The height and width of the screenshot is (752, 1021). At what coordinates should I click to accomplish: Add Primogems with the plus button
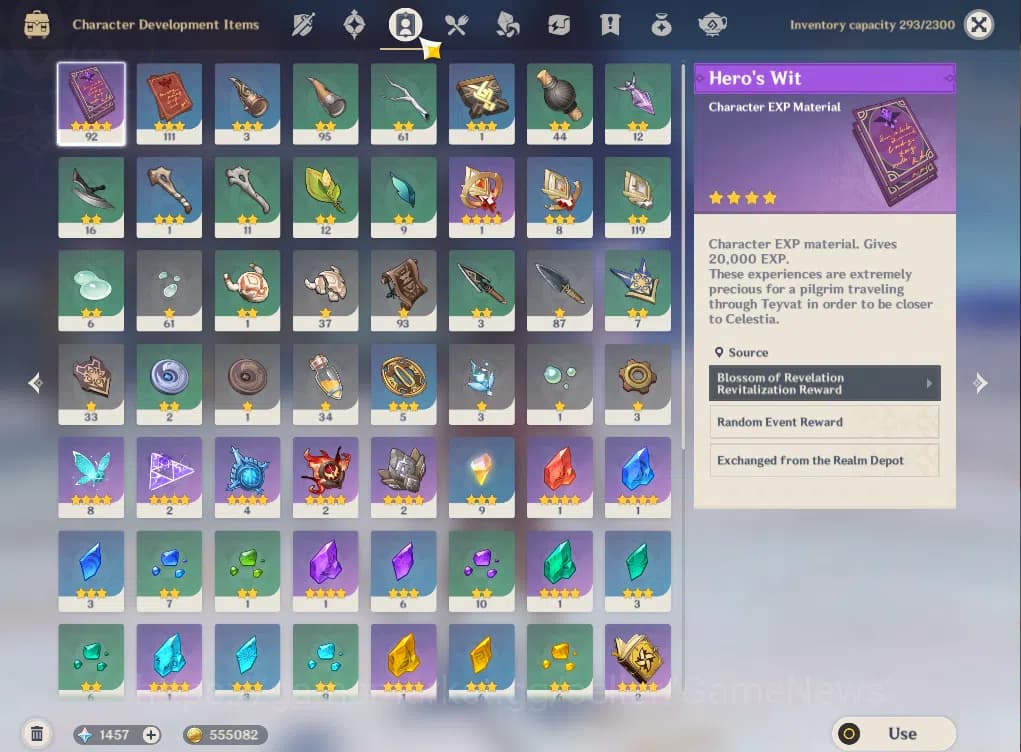click(151, 735)
